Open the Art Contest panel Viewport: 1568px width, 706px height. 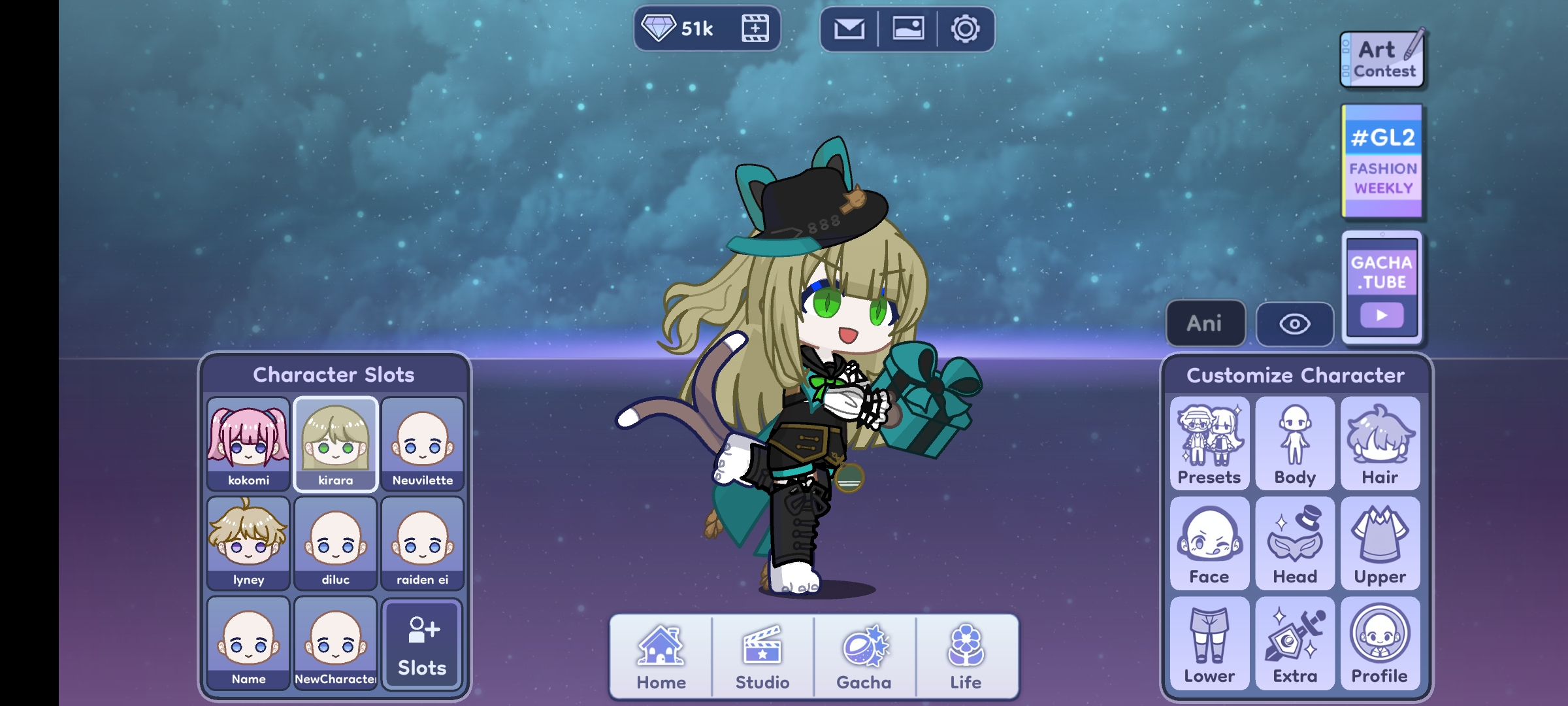tap(1382, 58)
